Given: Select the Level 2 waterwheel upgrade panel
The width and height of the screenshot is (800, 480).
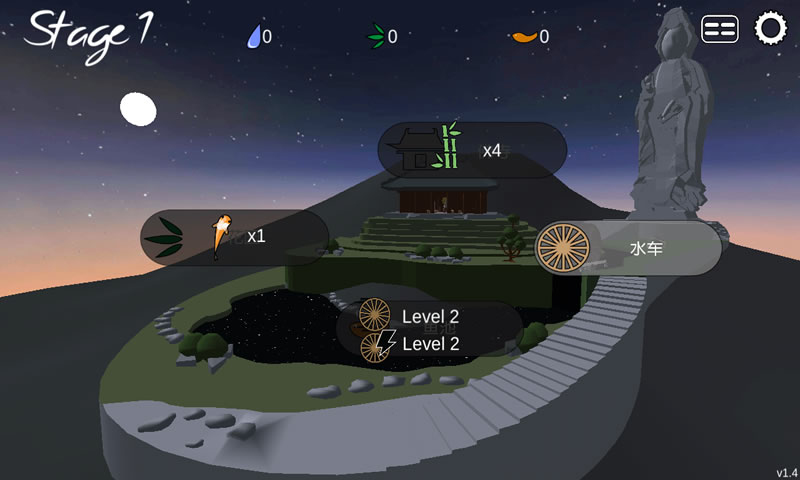Looking at the screenshot, I should pos(429,329).
